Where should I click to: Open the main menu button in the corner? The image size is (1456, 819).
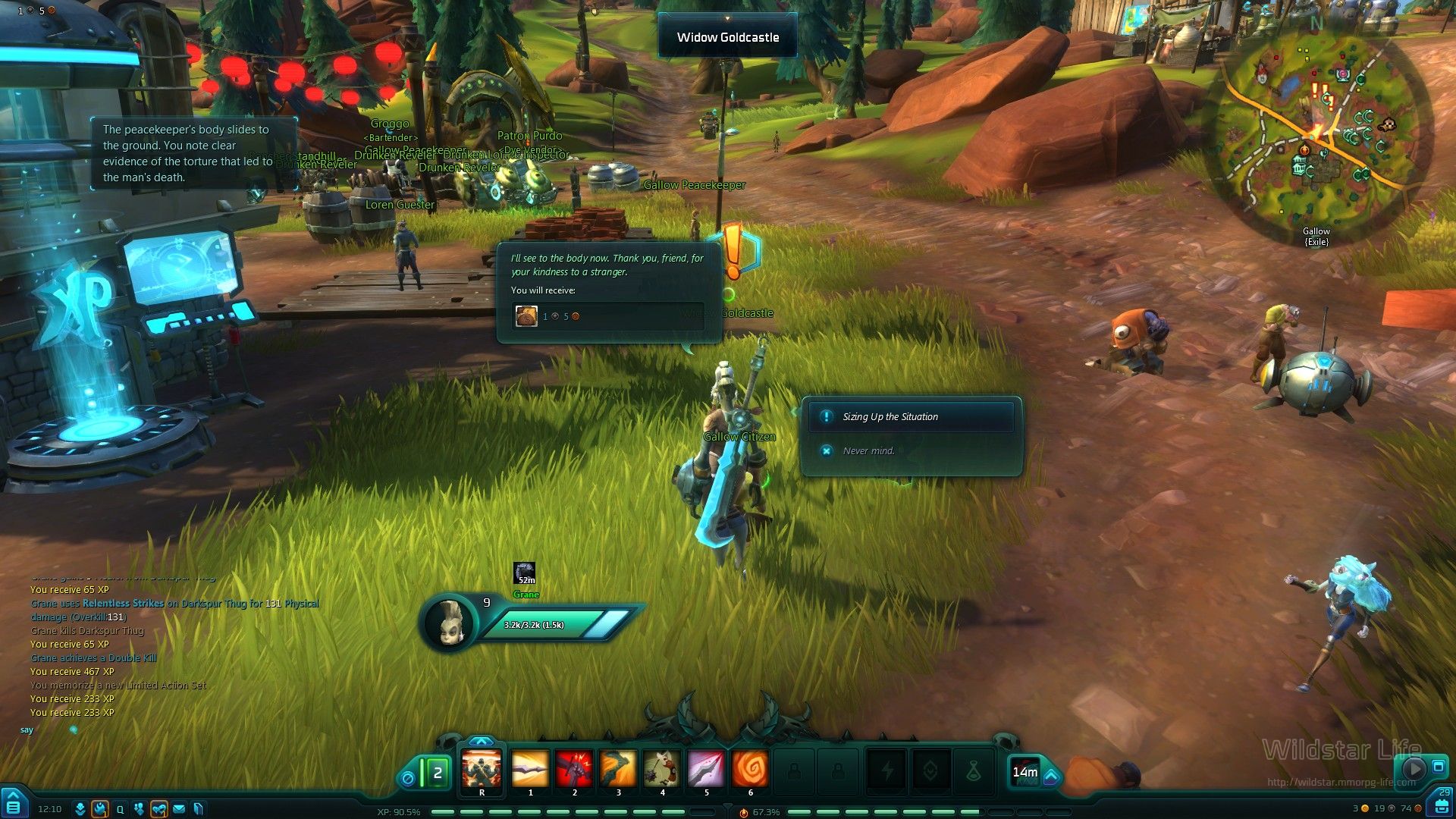click(13, 803)
